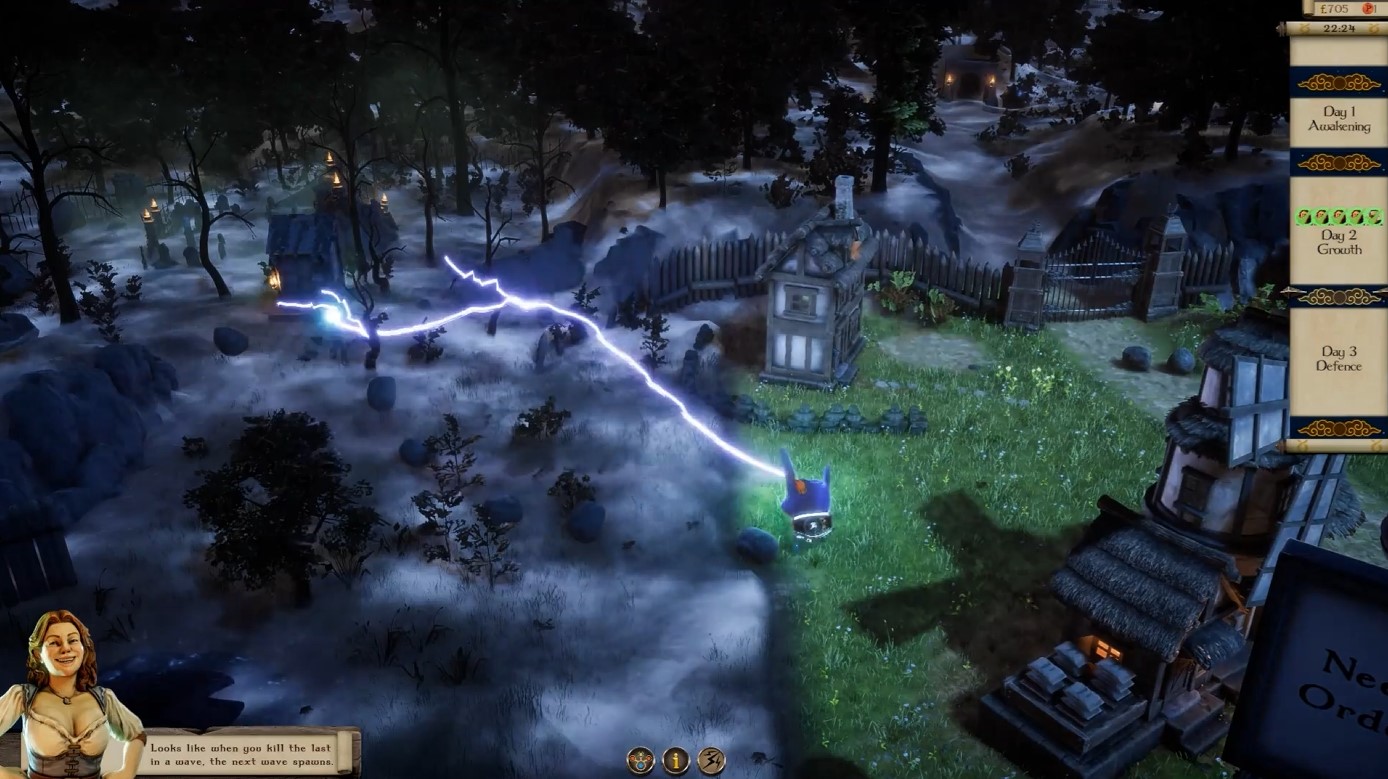
Task: Click the first enemy icon on Day 2
Action: [x=1302, y=215]
